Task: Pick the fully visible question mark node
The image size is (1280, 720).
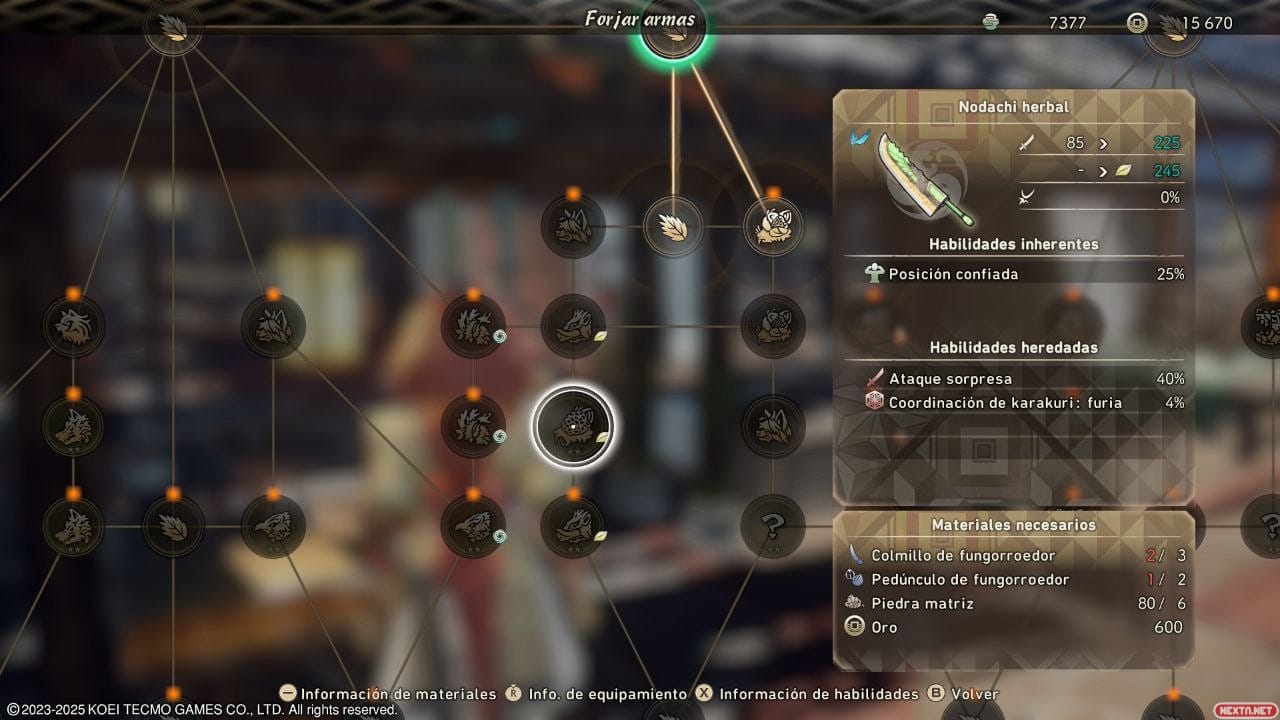Action: [773, 525]
